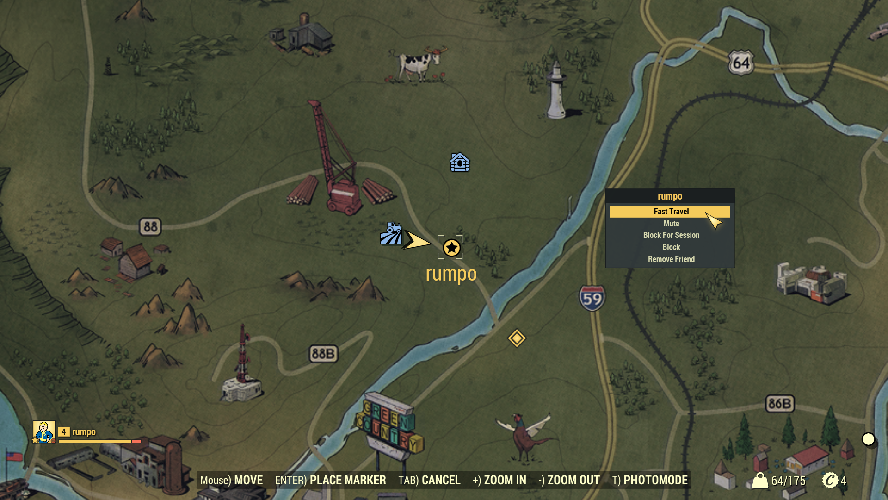
Task: Click rumpo's Vault Boy team portrait
Action: click(43, 432)
